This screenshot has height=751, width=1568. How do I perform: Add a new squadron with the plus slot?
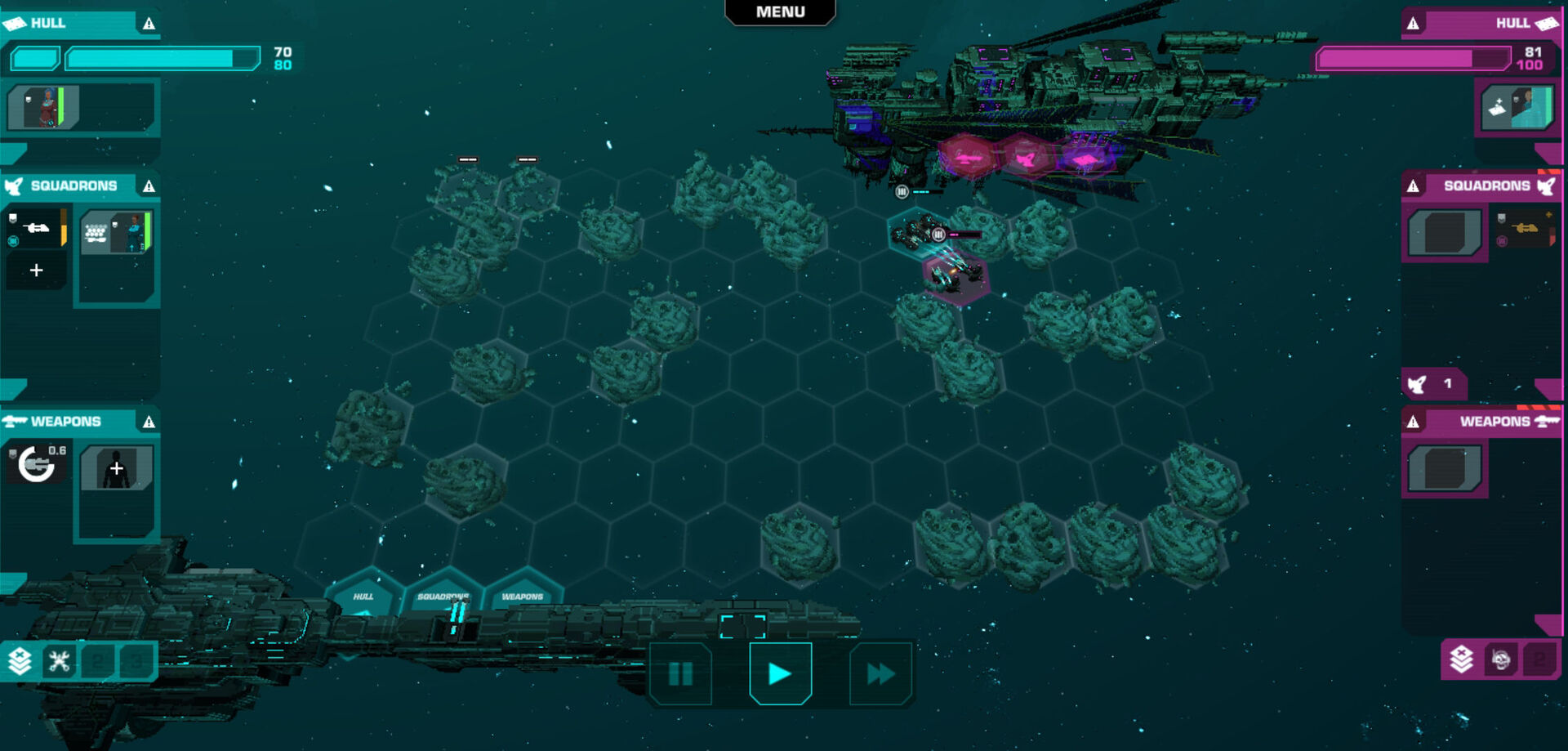36,270
